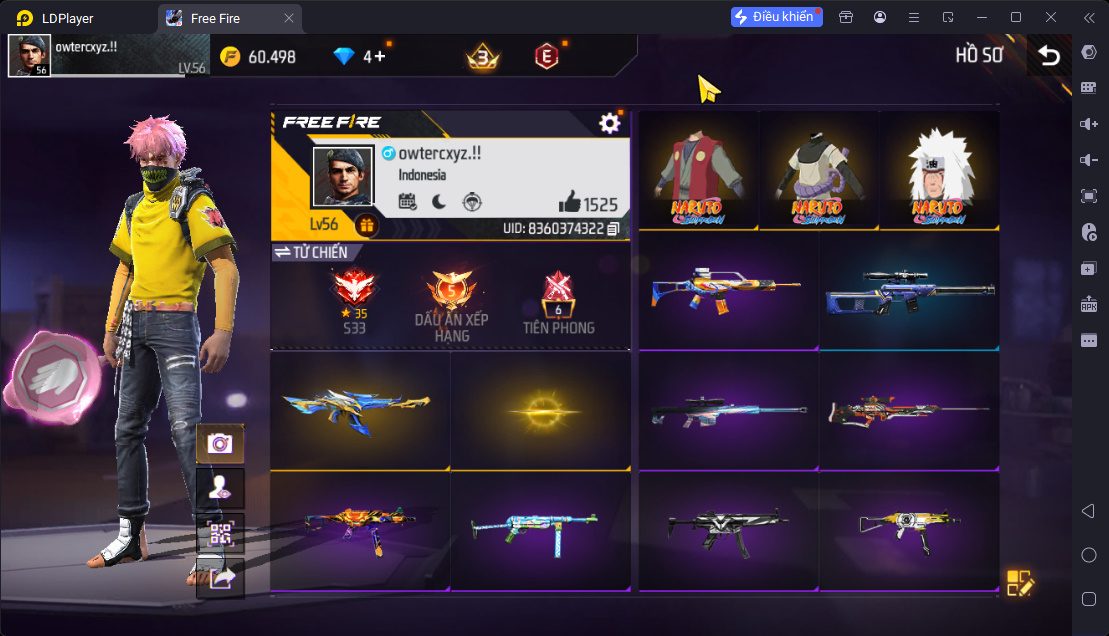Close the Free Fire tab in LDPlayer
This screenshot has width=1109, height=636.
click(x=289, y=18)
